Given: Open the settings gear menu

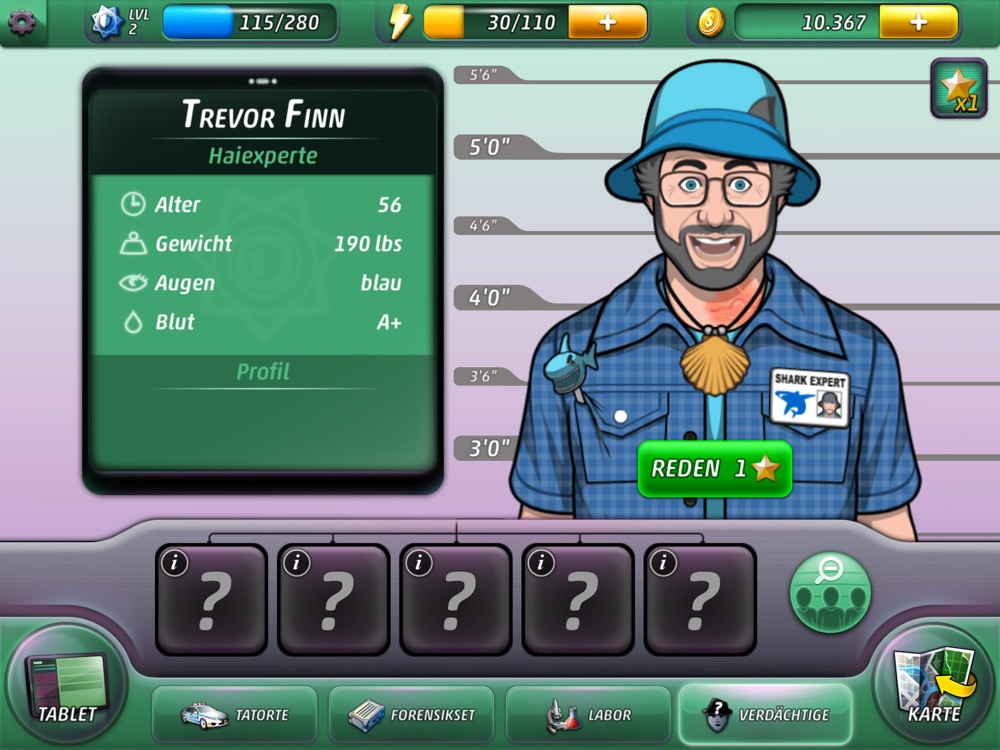Looking at the screenshot, I should pos(21,22).
